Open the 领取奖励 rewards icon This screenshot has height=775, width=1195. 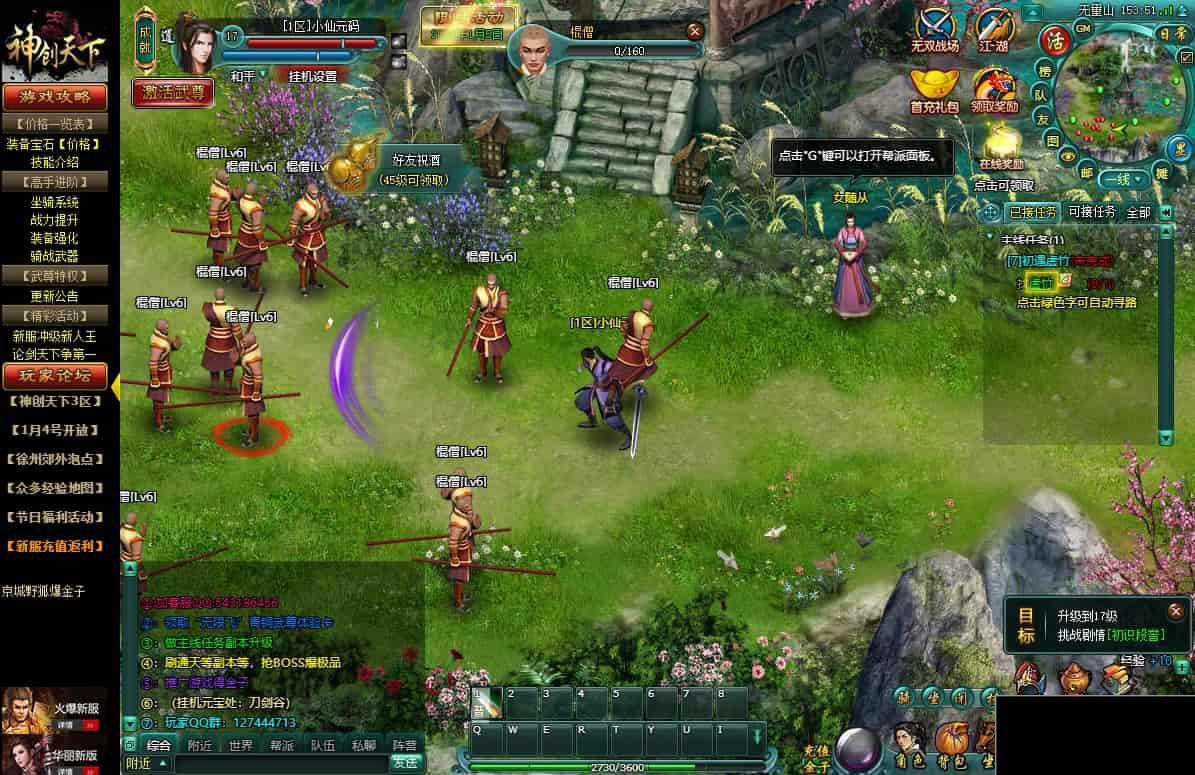993,88
